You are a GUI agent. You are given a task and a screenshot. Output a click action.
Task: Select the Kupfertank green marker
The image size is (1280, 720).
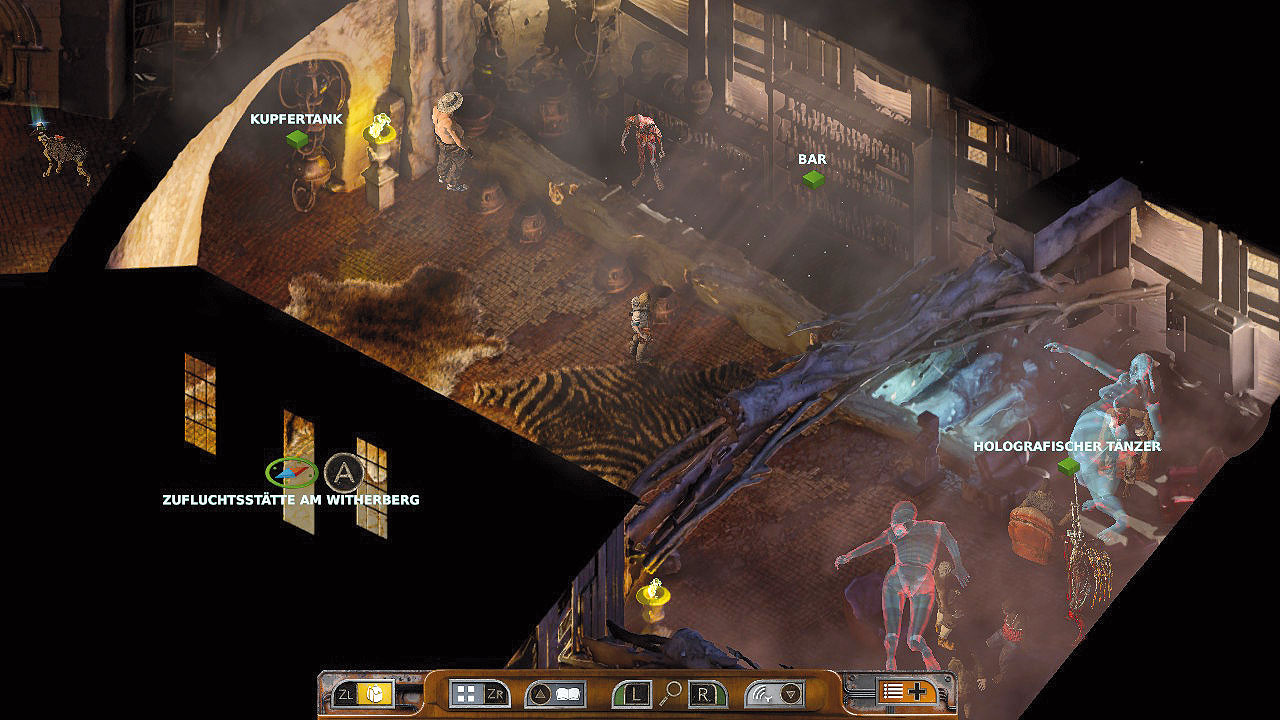[x=296, y=139]
